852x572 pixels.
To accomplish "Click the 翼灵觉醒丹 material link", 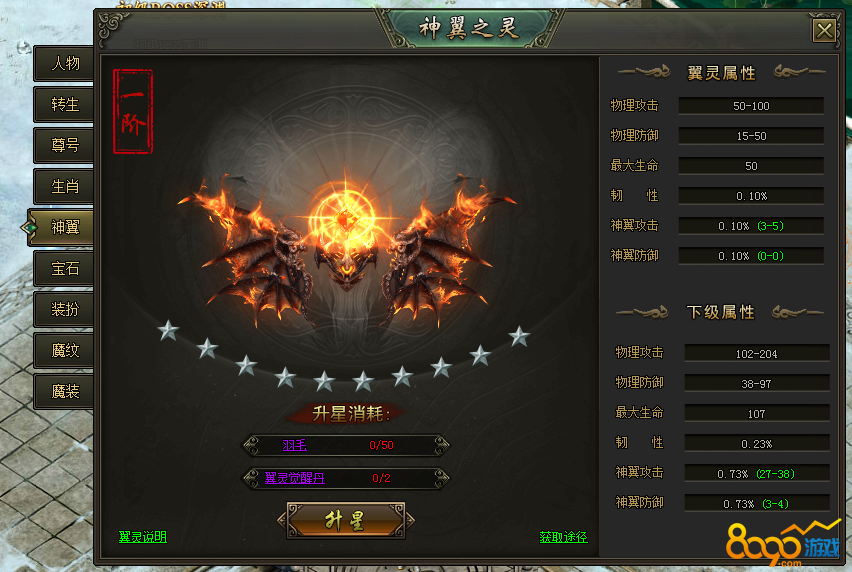I will tap(294, 478).
